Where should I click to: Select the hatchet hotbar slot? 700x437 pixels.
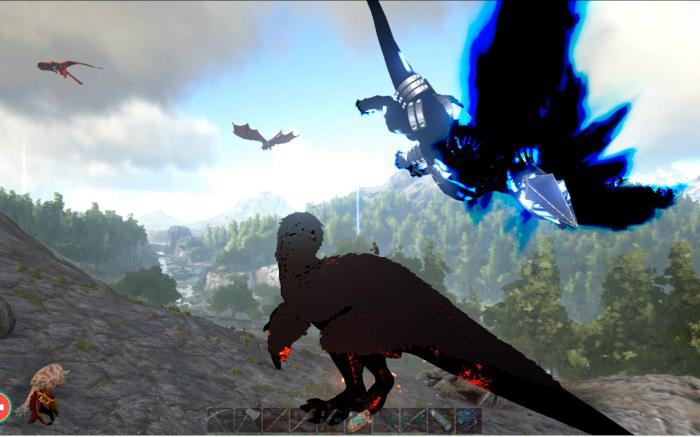pyautogui.click(x=248, y=419)
